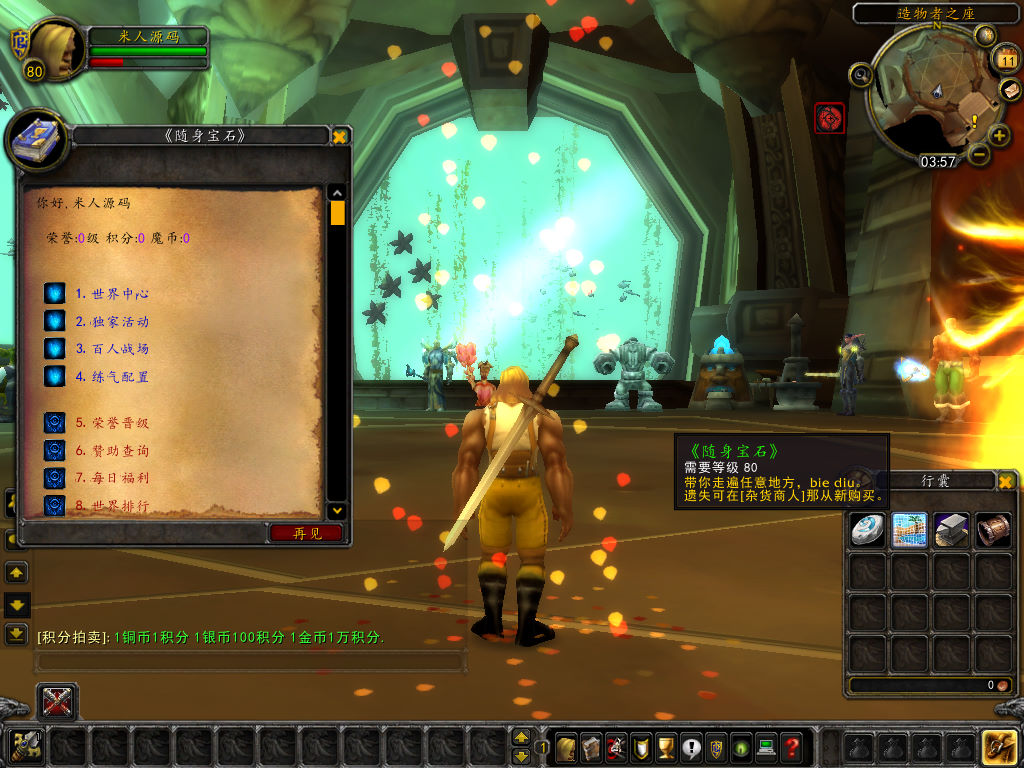The image size is (1024, 768).
Task: Open option 3 百人战场
Action: (112, 349)
